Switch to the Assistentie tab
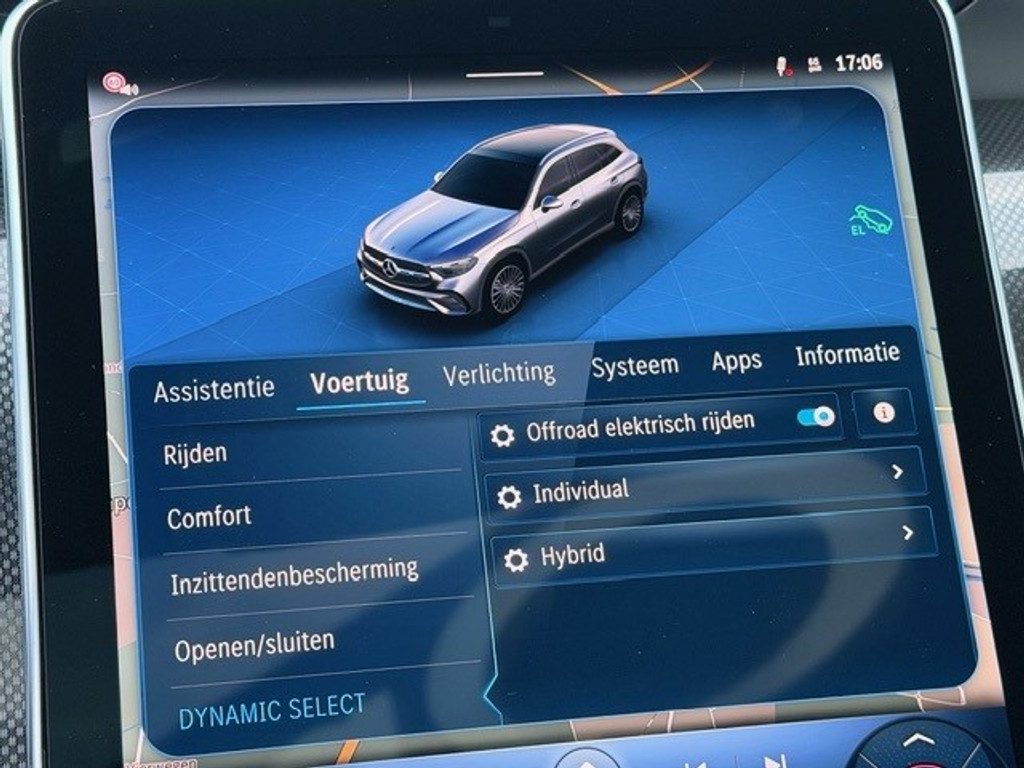 (x=213, y=388)
